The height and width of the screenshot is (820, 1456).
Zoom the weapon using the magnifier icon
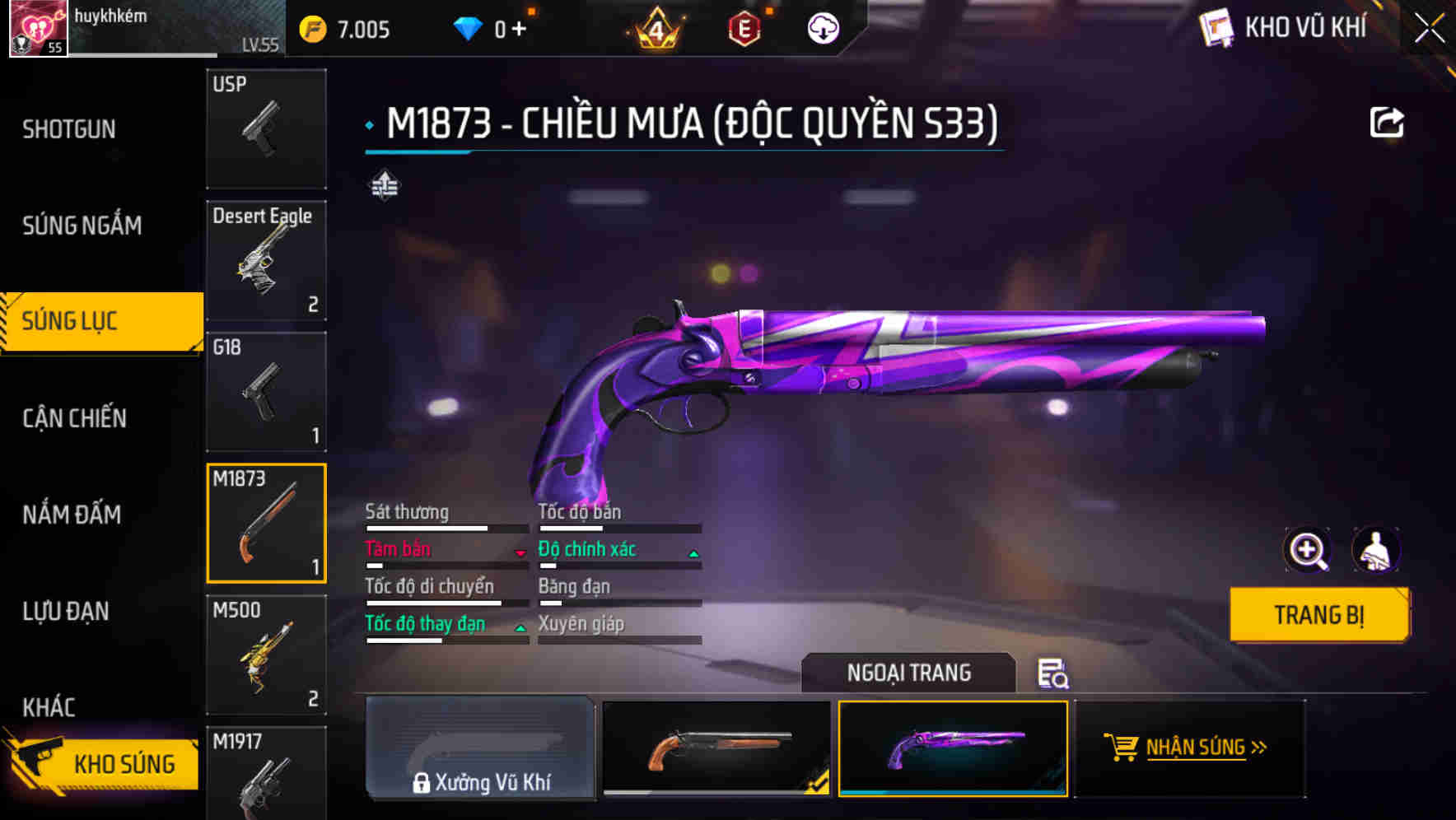click(x=1306, y=550)
